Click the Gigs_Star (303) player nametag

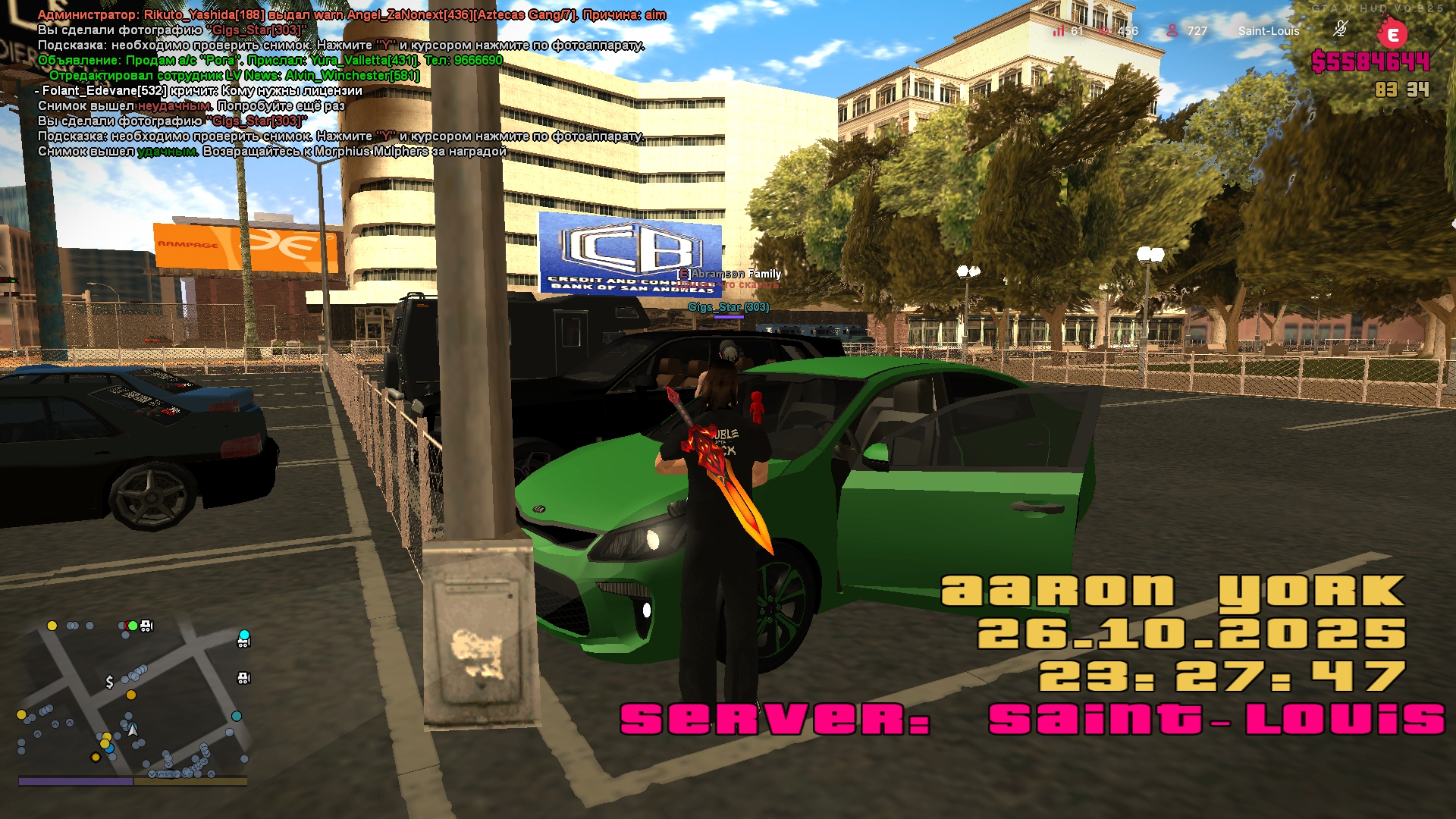(728, 307)
